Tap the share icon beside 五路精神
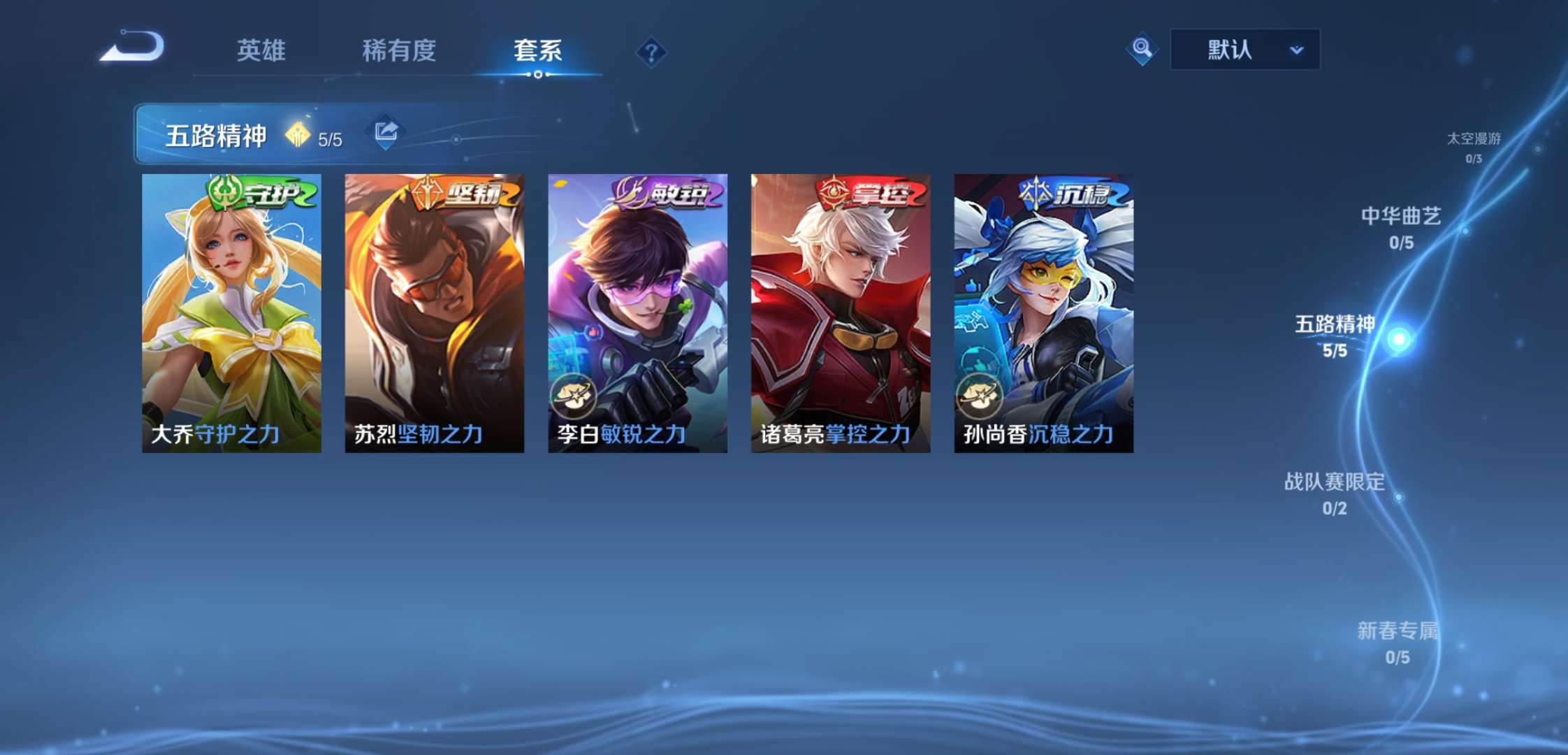This screenshot has width=1568, height=755. click(x=385, y=131)
